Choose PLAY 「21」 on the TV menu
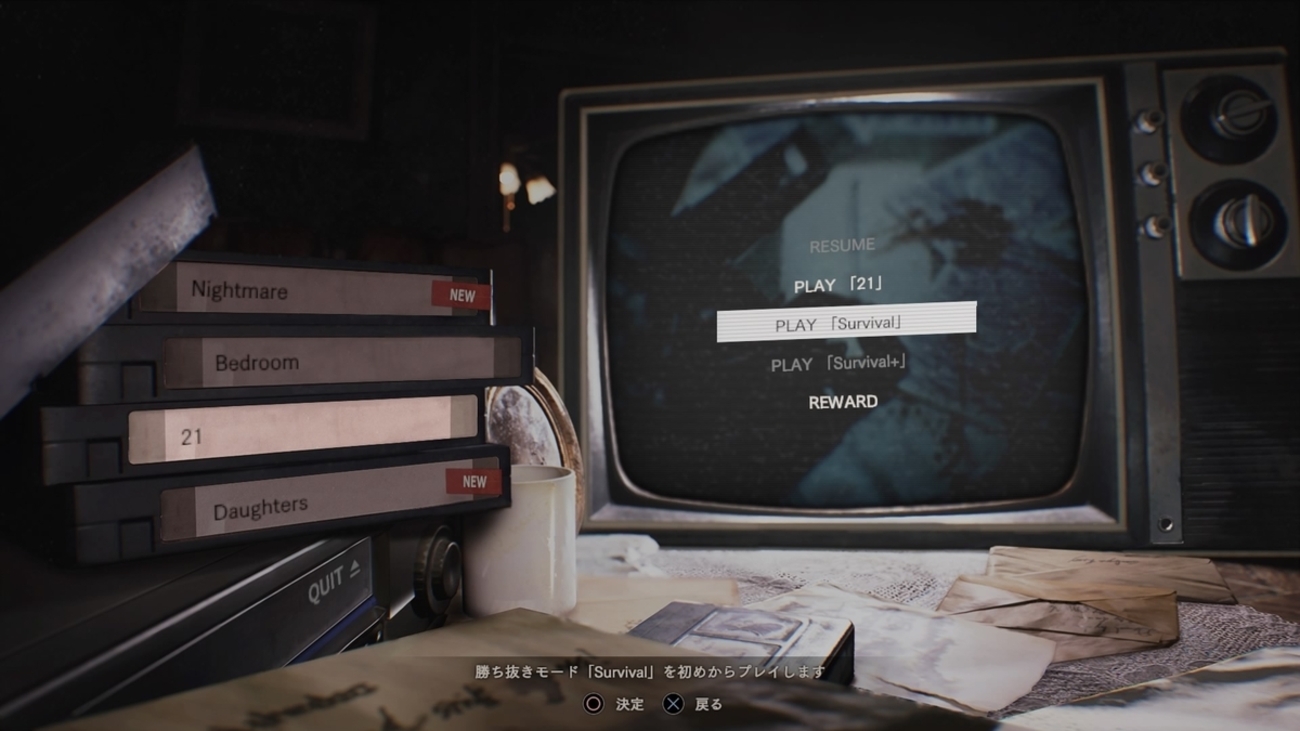This screenshot has width=1300, height=731. tap(839, 285)
